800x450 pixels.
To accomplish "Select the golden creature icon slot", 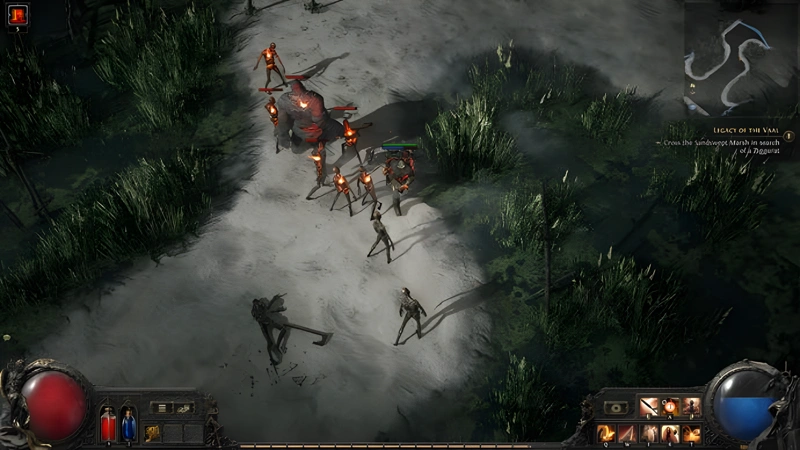I will (153, 432).
